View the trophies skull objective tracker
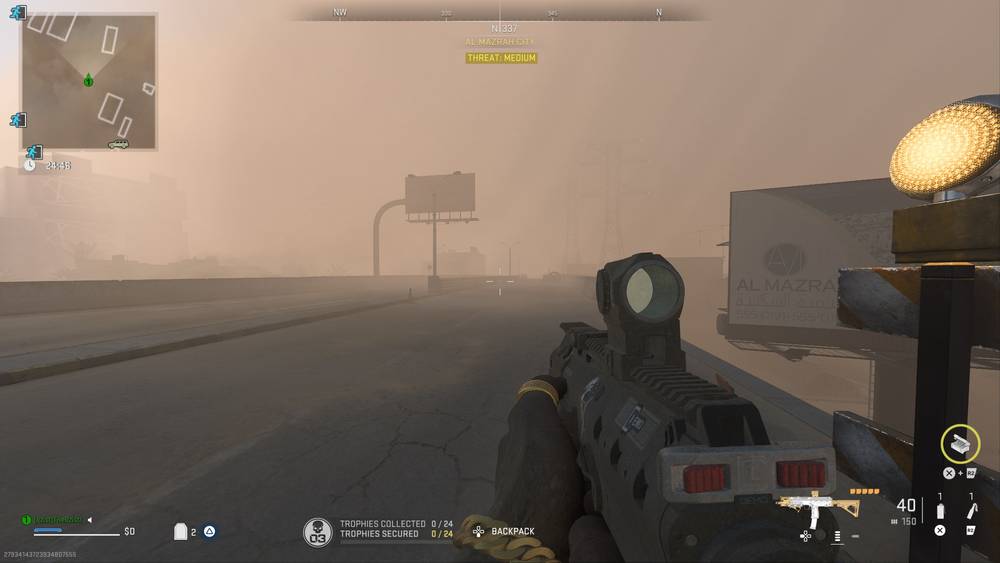Screen dimensions: 1000x563 pyautogui.click(x=318, y=532)
